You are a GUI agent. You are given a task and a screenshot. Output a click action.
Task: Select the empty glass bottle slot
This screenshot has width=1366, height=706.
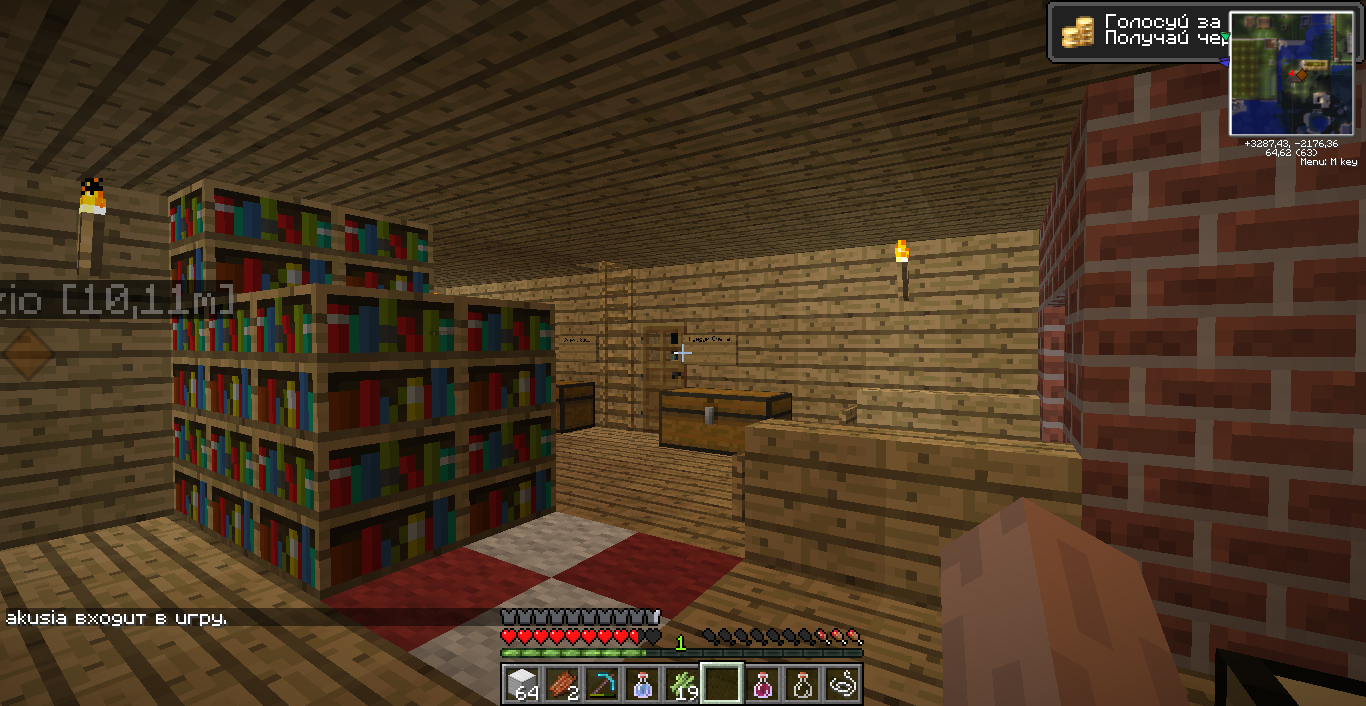pos(802,684)
